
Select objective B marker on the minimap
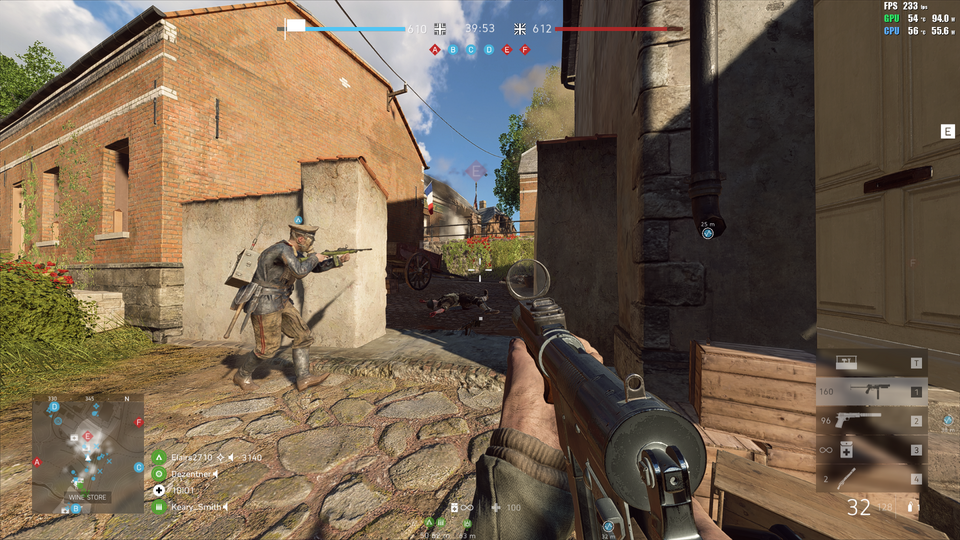click(x=76, y=508)
